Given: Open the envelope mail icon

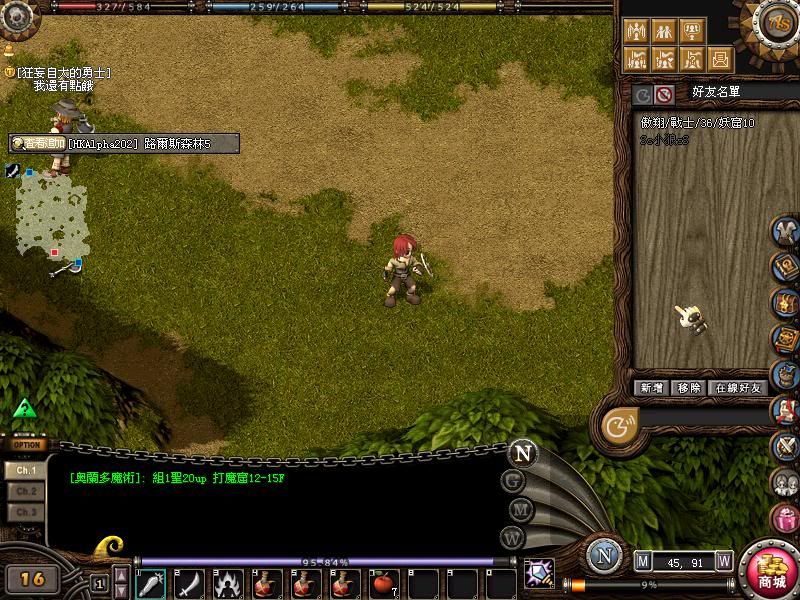Looking at the screenshot, I should click(x=786, y=409).
